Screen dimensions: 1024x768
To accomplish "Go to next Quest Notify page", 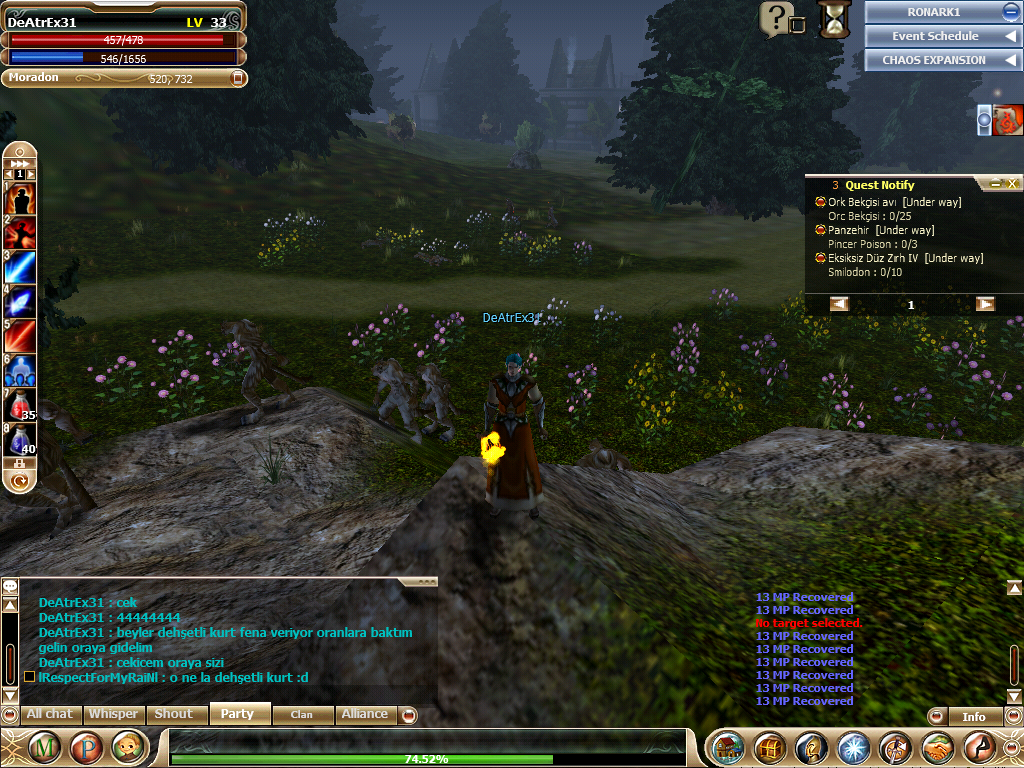I will pyautogui.click(x=985, y=304).
